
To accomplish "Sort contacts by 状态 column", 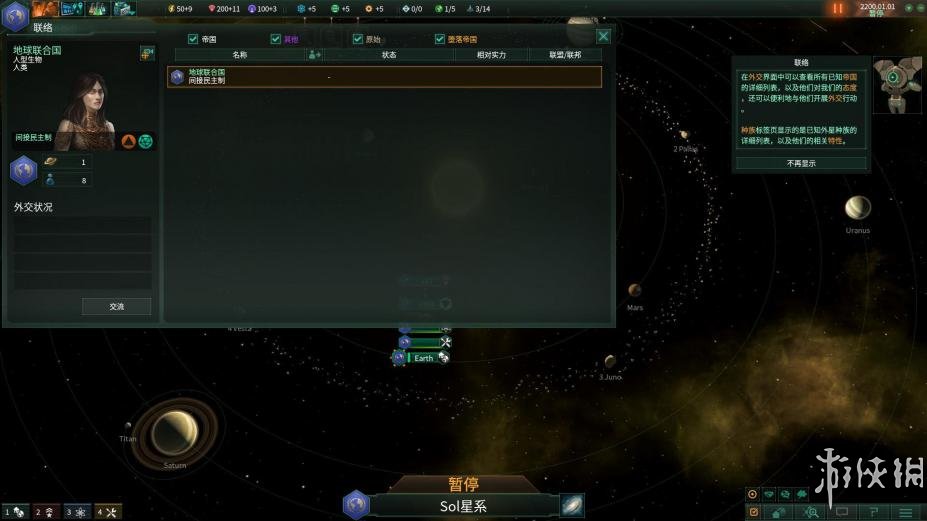I will [x=389, y=55].
